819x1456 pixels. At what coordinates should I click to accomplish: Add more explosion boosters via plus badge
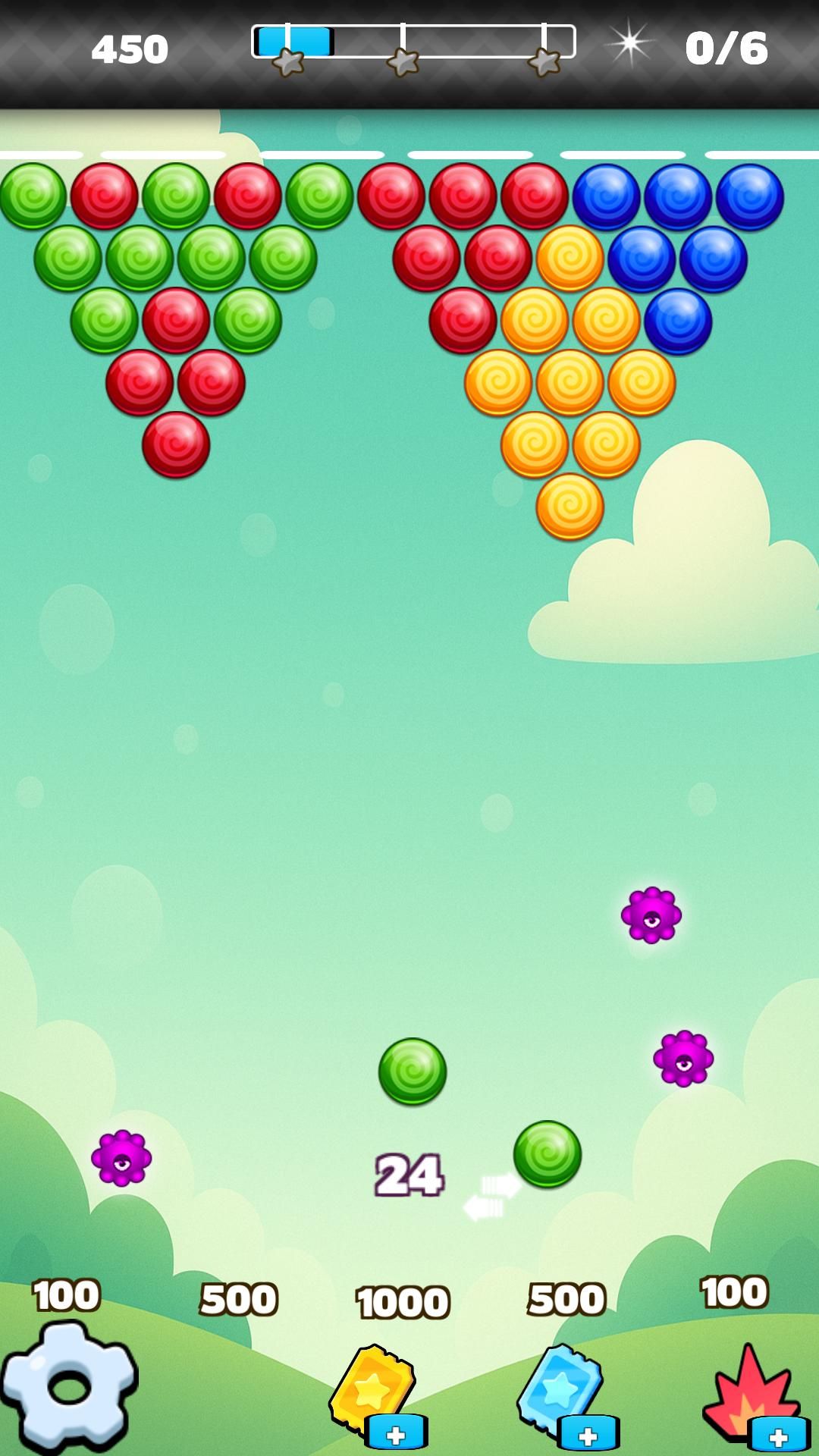pos(779,1435)
